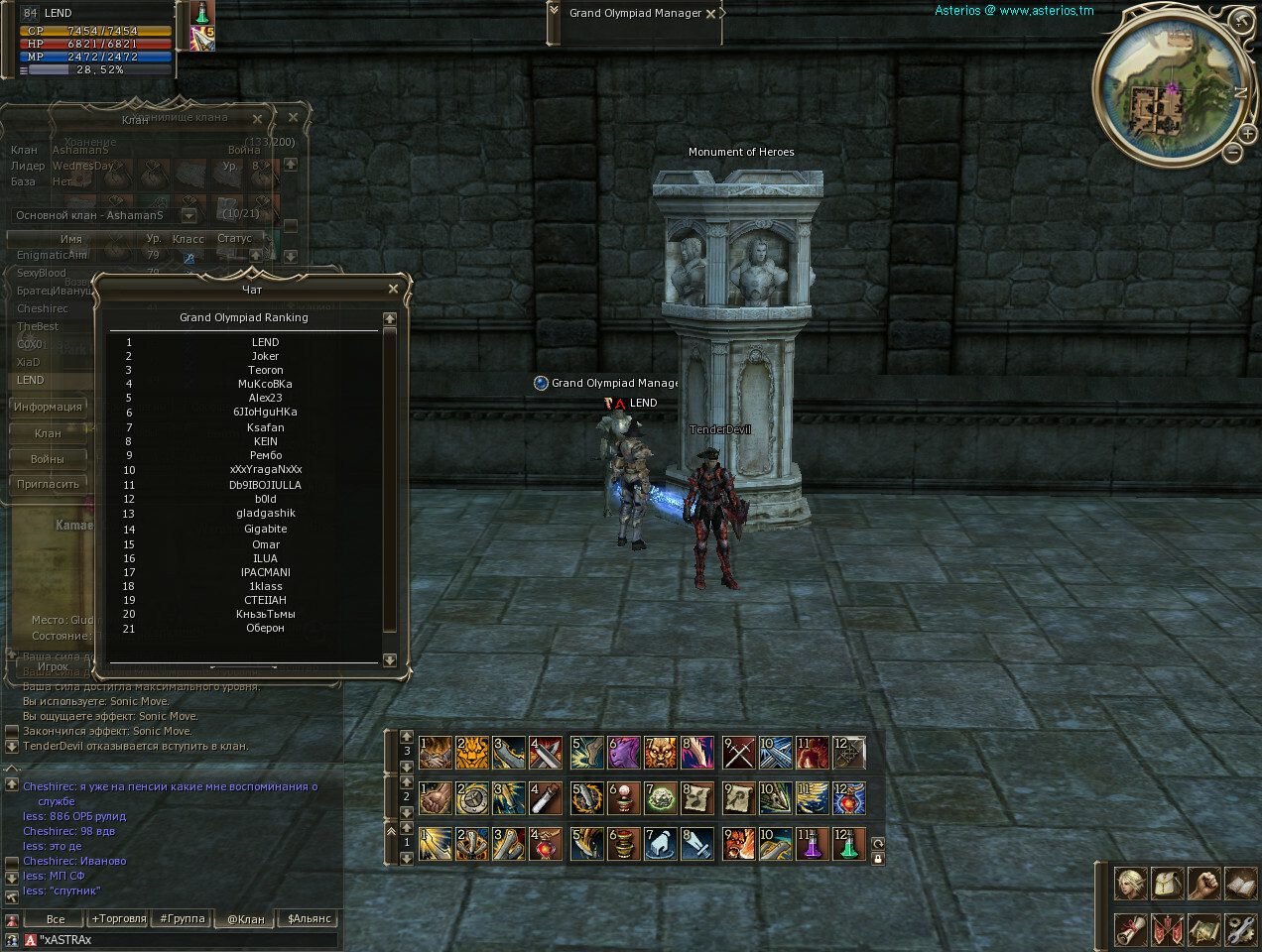Image resolution: width=1262 pixels, height=952 pixels.
Task: Use the purple potion in hotbar slot 11
Action: click(x=812, y=844)
